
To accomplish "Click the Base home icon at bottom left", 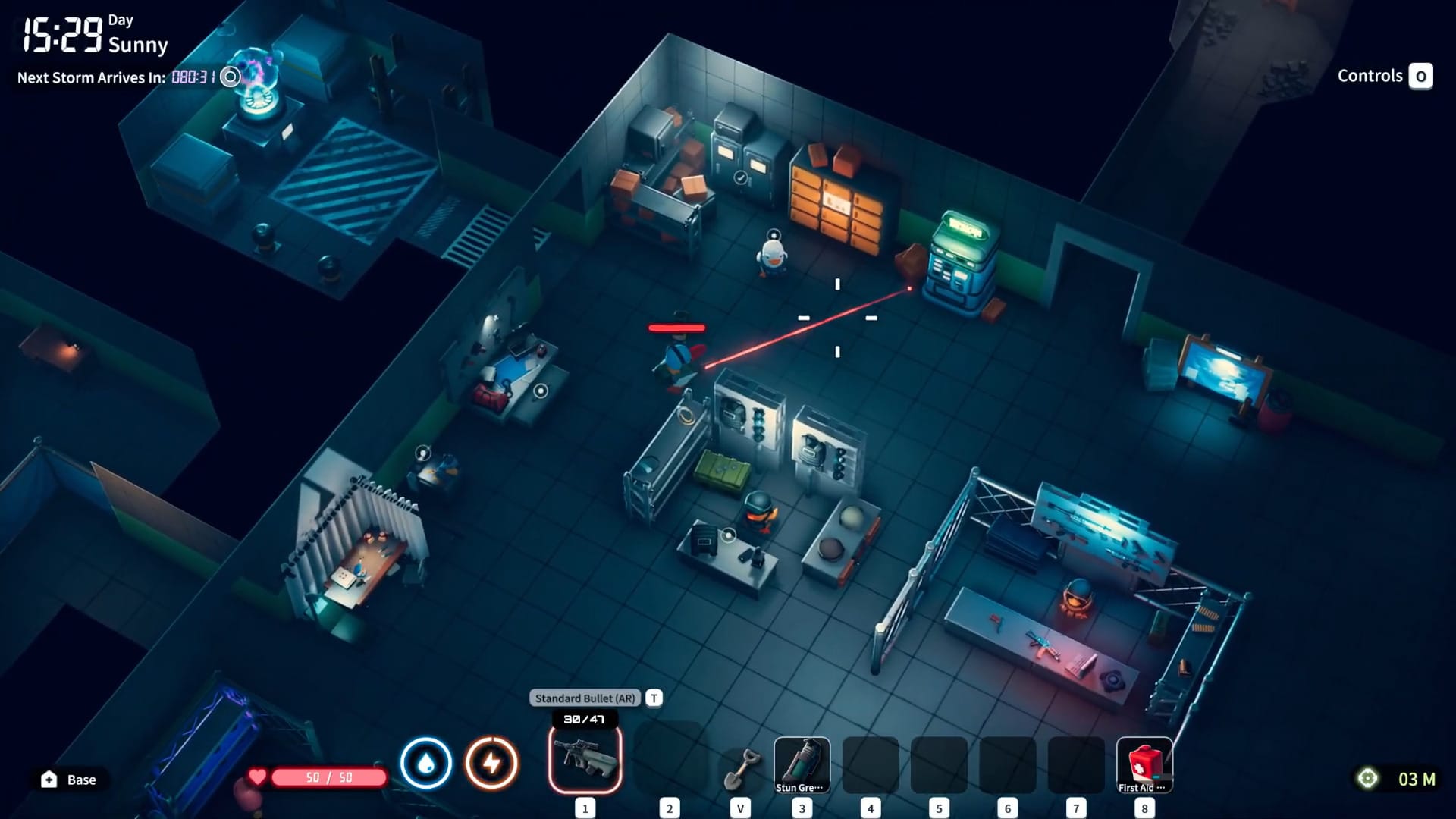I will 47,780.
